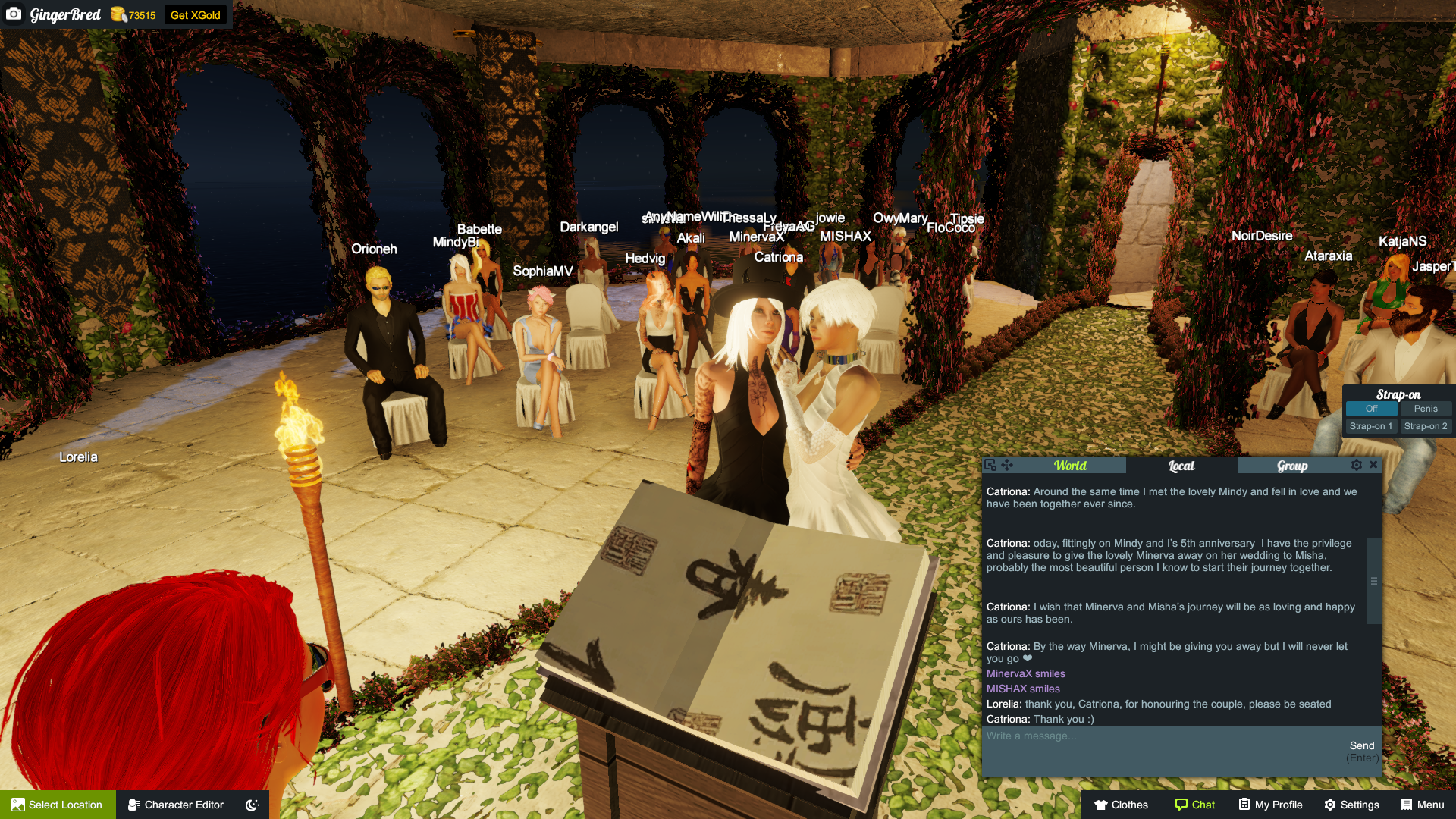
Task: Pop out the chat window
Action: (992, 465)
